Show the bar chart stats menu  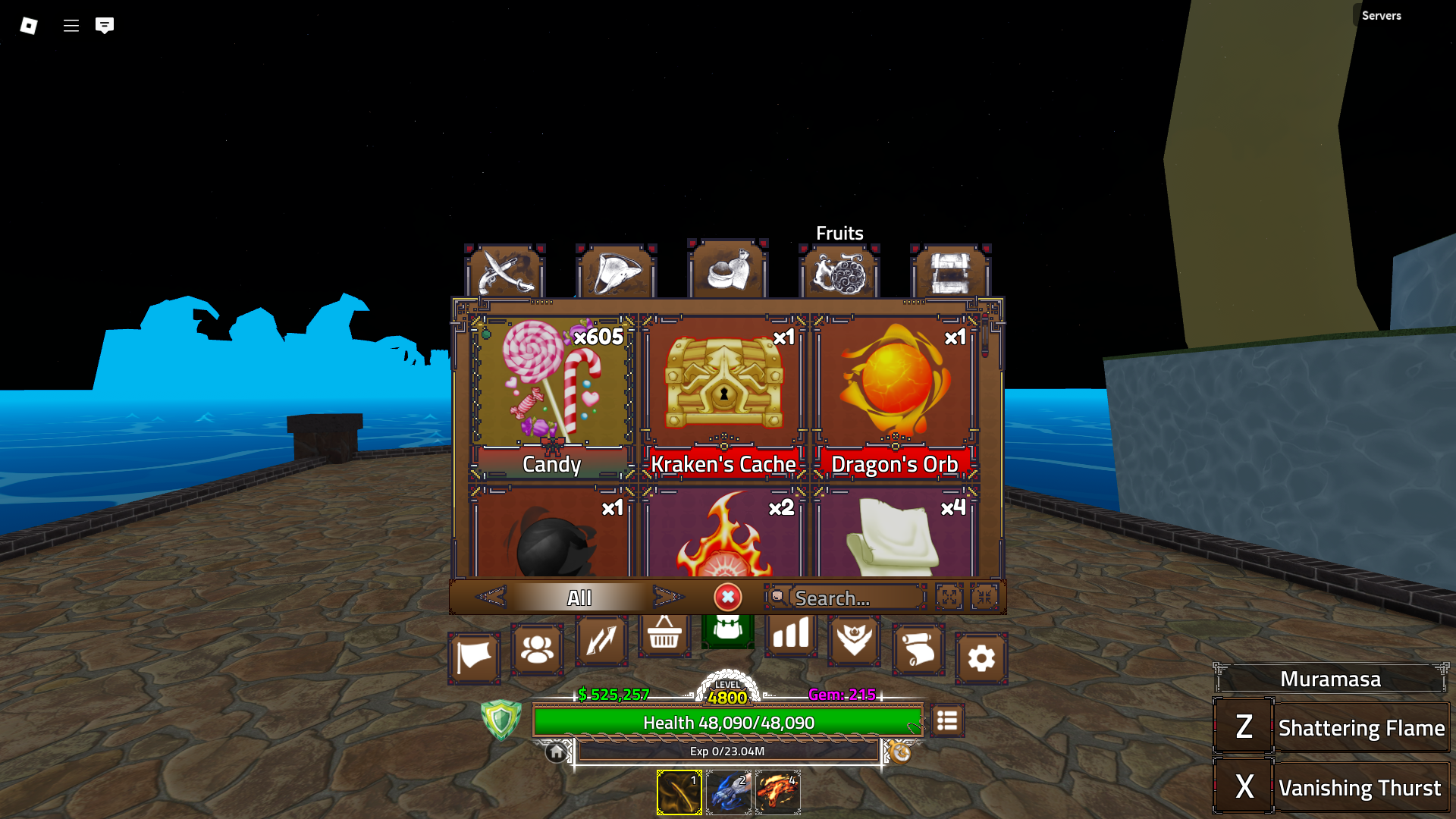[x=790, y=634]
